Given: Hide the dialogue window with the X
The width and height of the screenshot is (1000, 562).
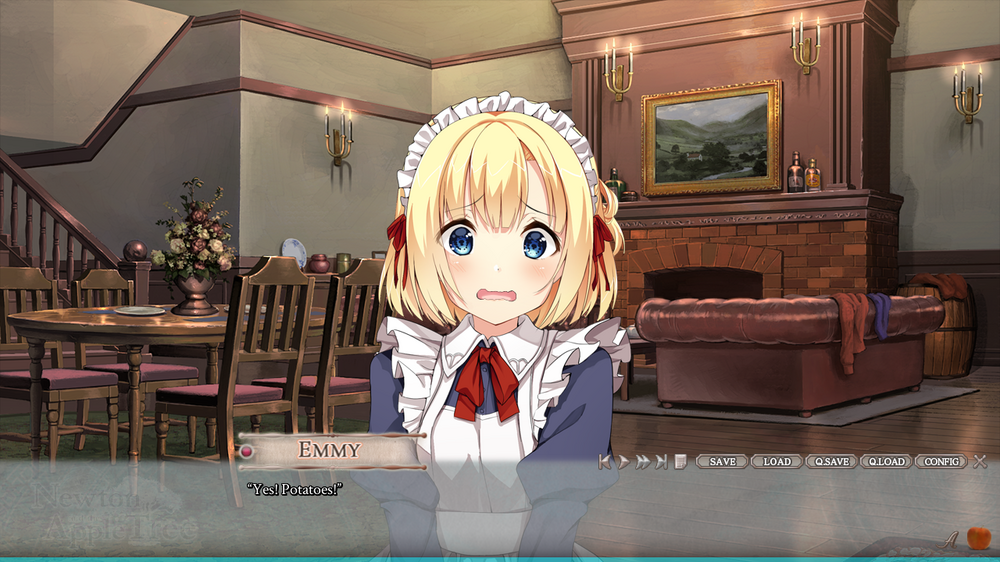Looking at the screenshot, I should (980, 461).
